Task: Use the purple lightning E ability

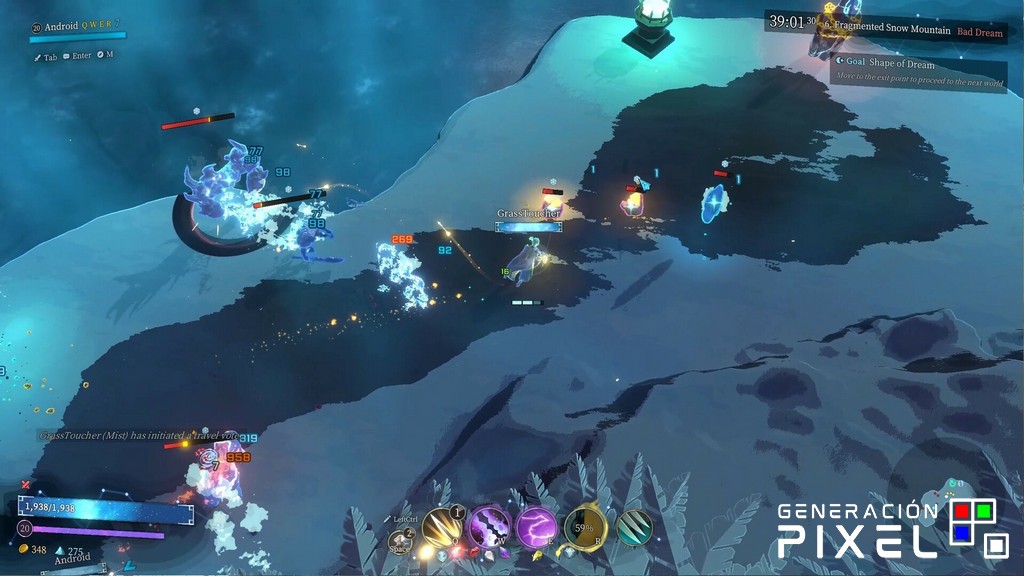Action: click(x=537, y=527)
